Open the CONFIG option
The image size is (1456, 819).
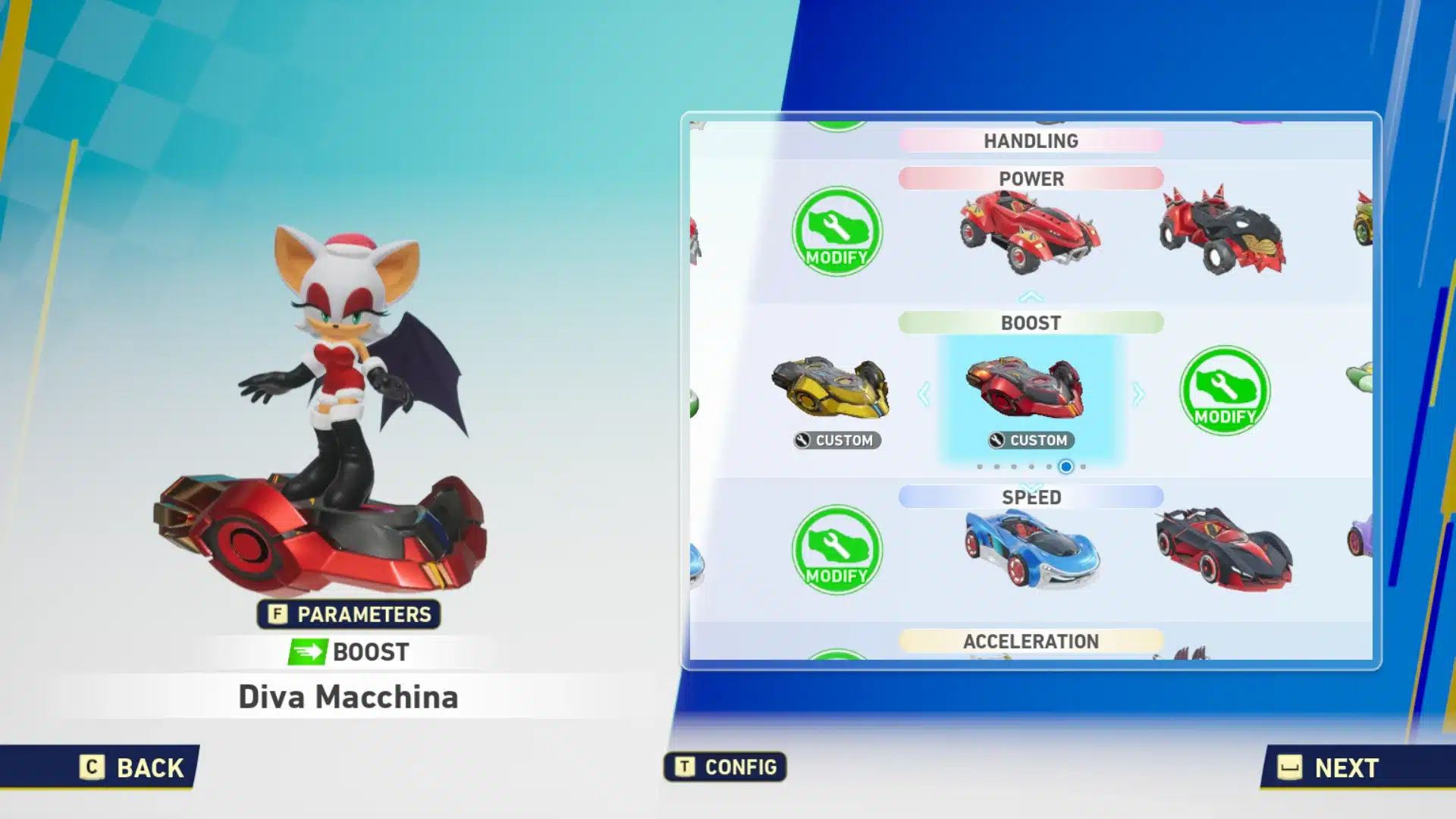(725, 767)
